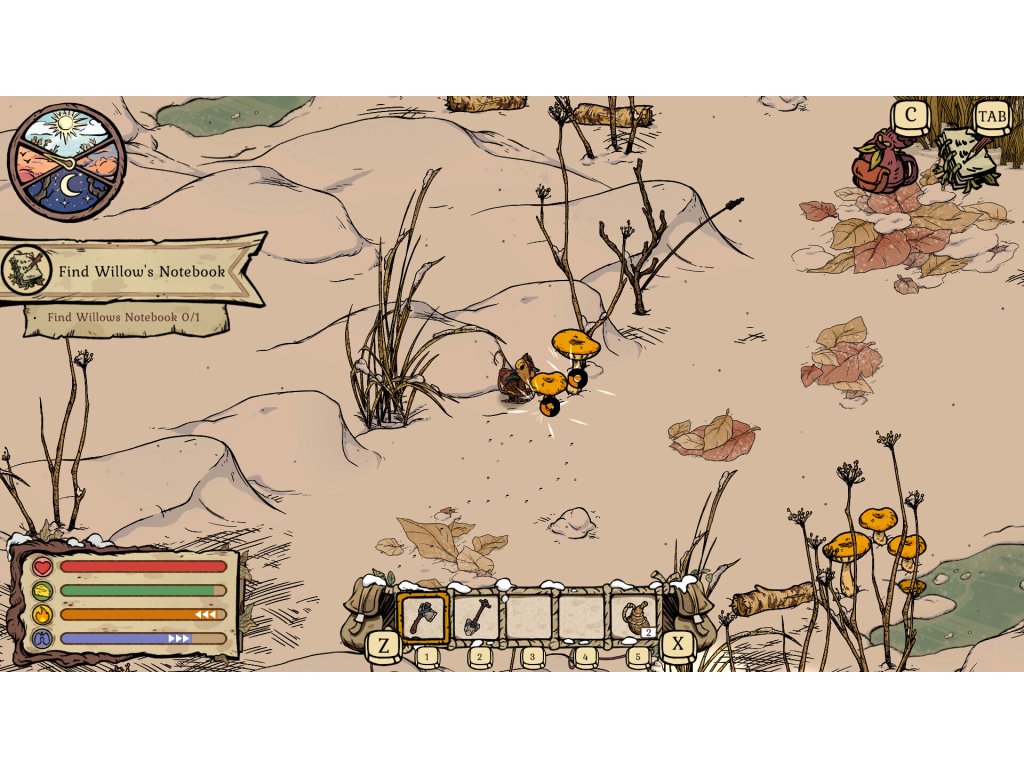Open the red backpack inventory icon
Viewport: 1024px width, 768px height.
point(883,162)
